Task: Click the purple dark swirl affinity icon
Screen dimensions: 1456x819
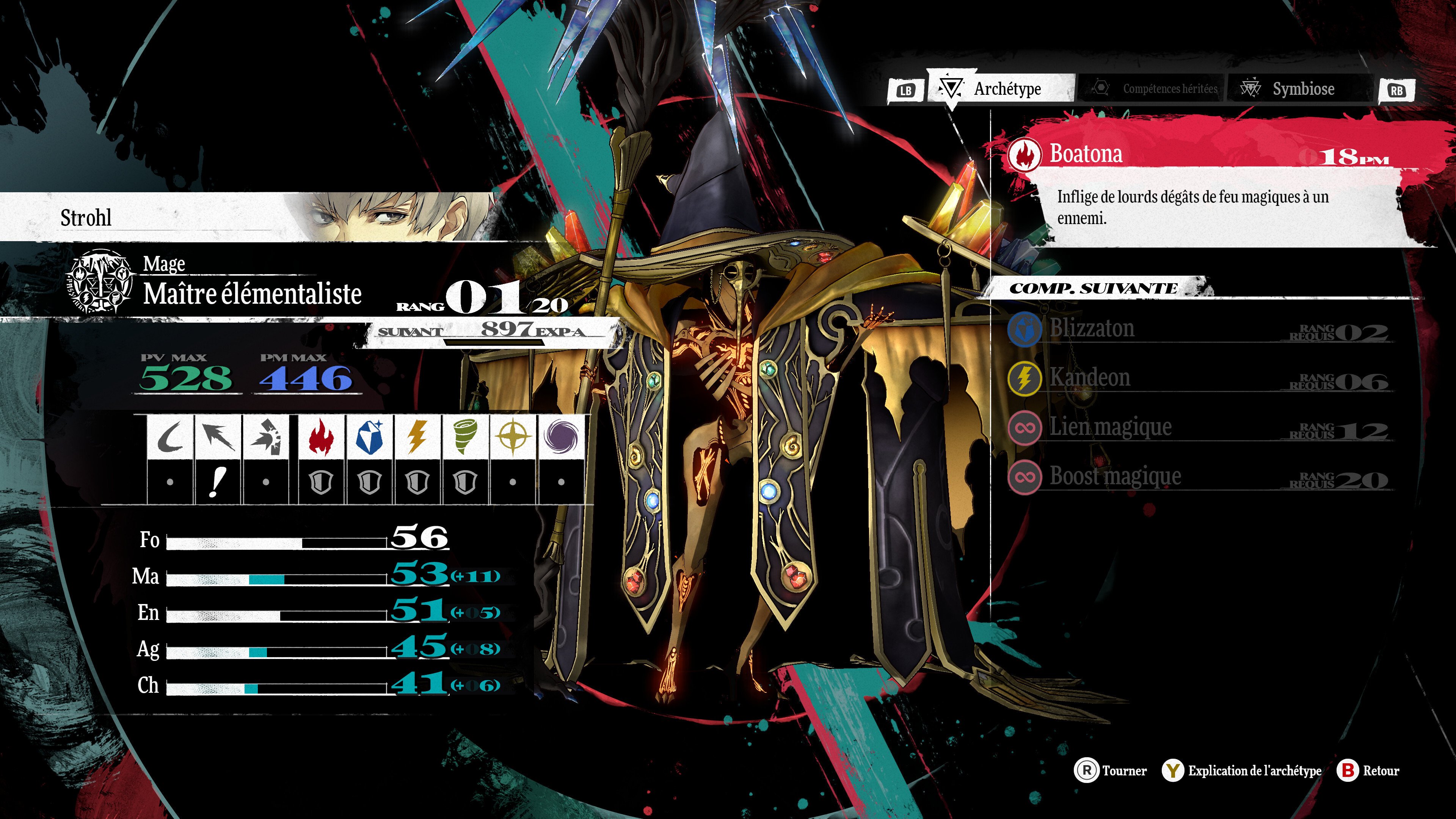Action: pyautogui.click(x=561, y=437)
